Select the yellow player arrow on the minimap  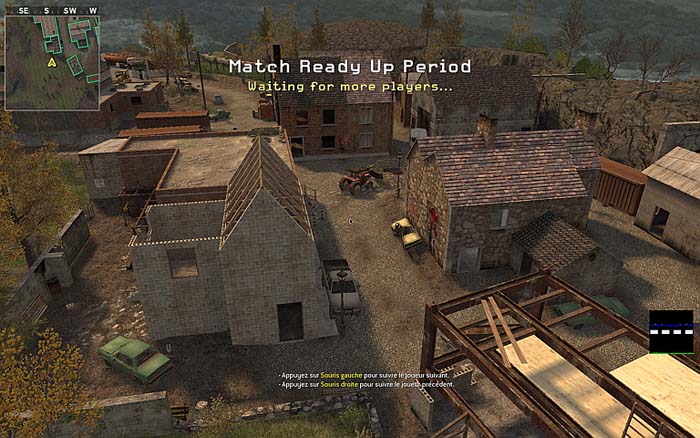pos(51,62)
